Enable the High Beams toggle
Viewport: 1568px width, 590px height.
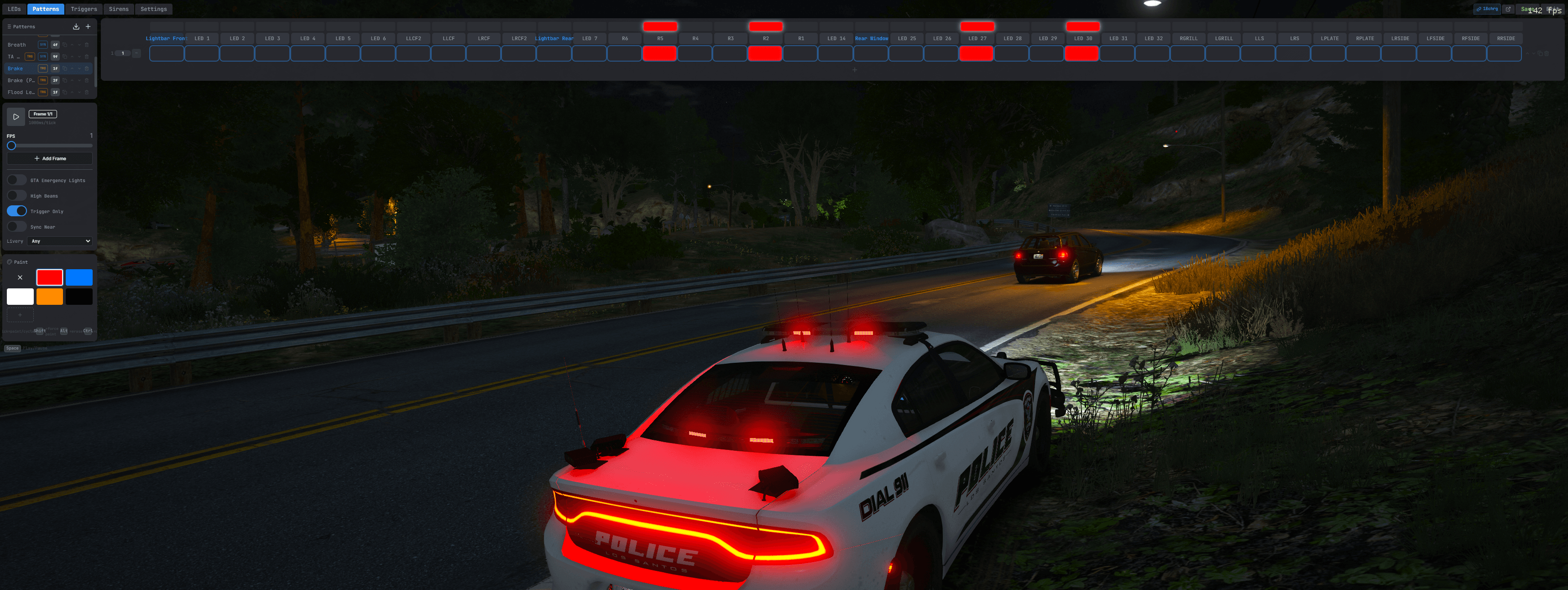tap(17, 196)
